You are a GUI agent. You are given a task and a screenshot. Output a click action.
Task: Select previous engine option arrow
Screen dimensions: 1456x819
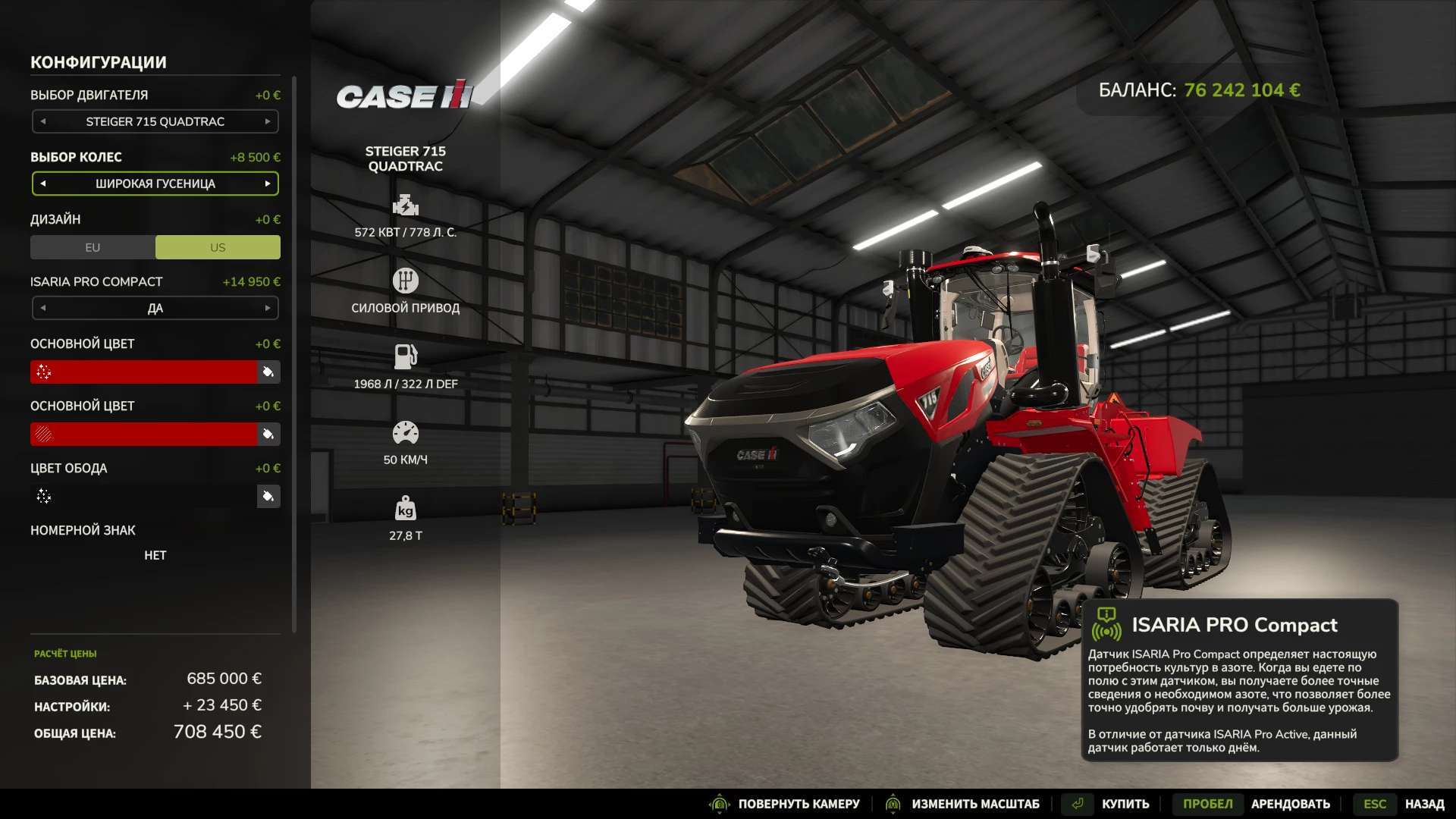coord(43,121)
